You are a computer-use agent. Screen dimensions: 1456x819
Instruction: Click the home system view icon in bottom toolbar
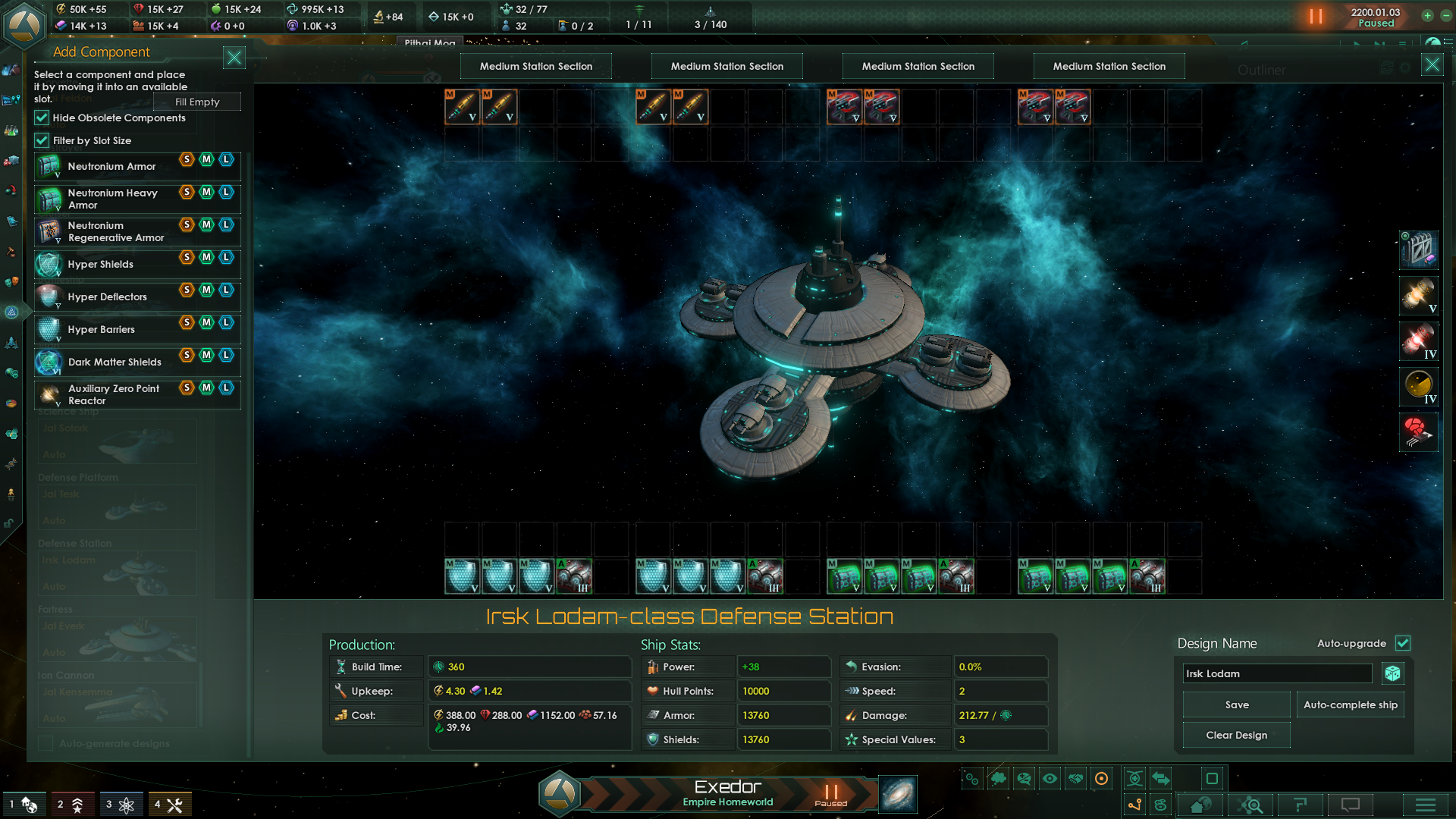pos(1202,805)
